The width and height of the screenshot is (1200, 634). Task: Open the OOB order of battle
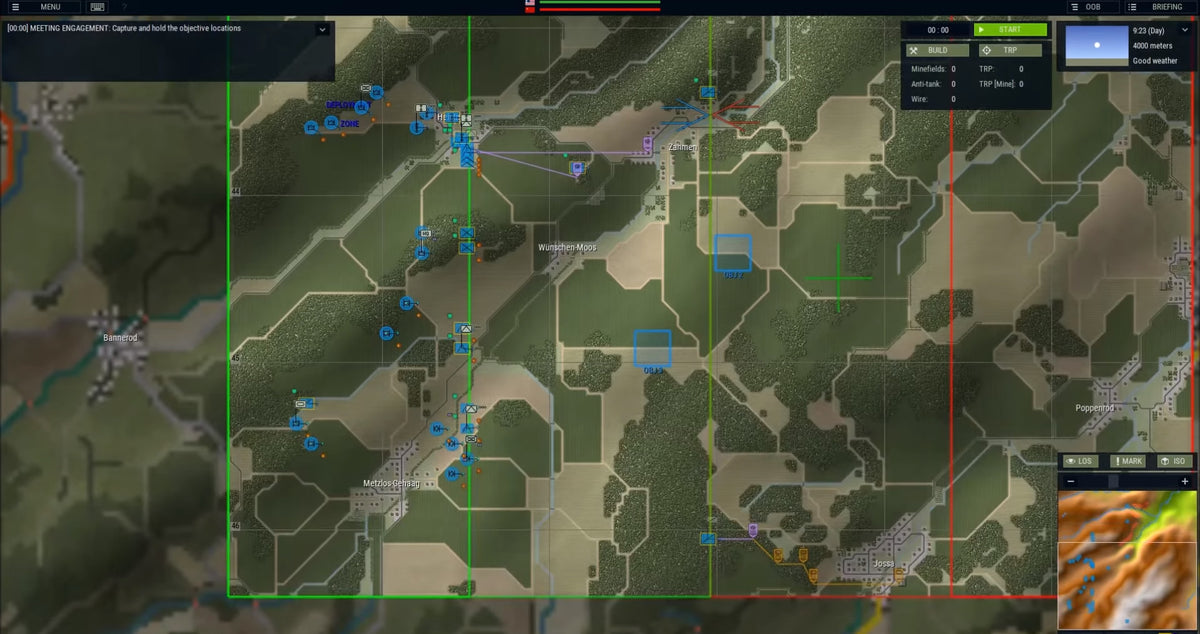point(1092,7)
